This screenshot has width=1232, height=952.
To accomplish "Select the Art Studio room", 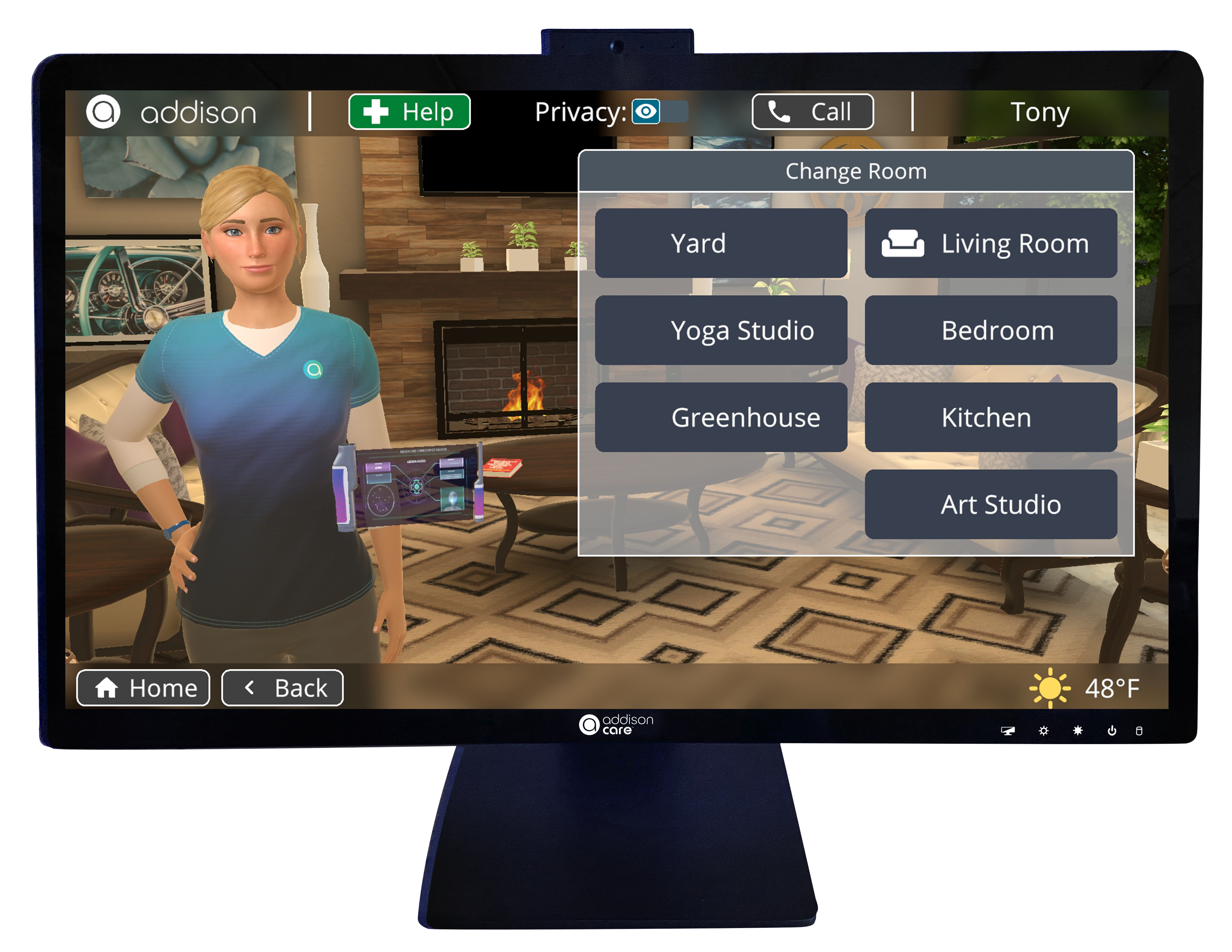I will (990, 504).
